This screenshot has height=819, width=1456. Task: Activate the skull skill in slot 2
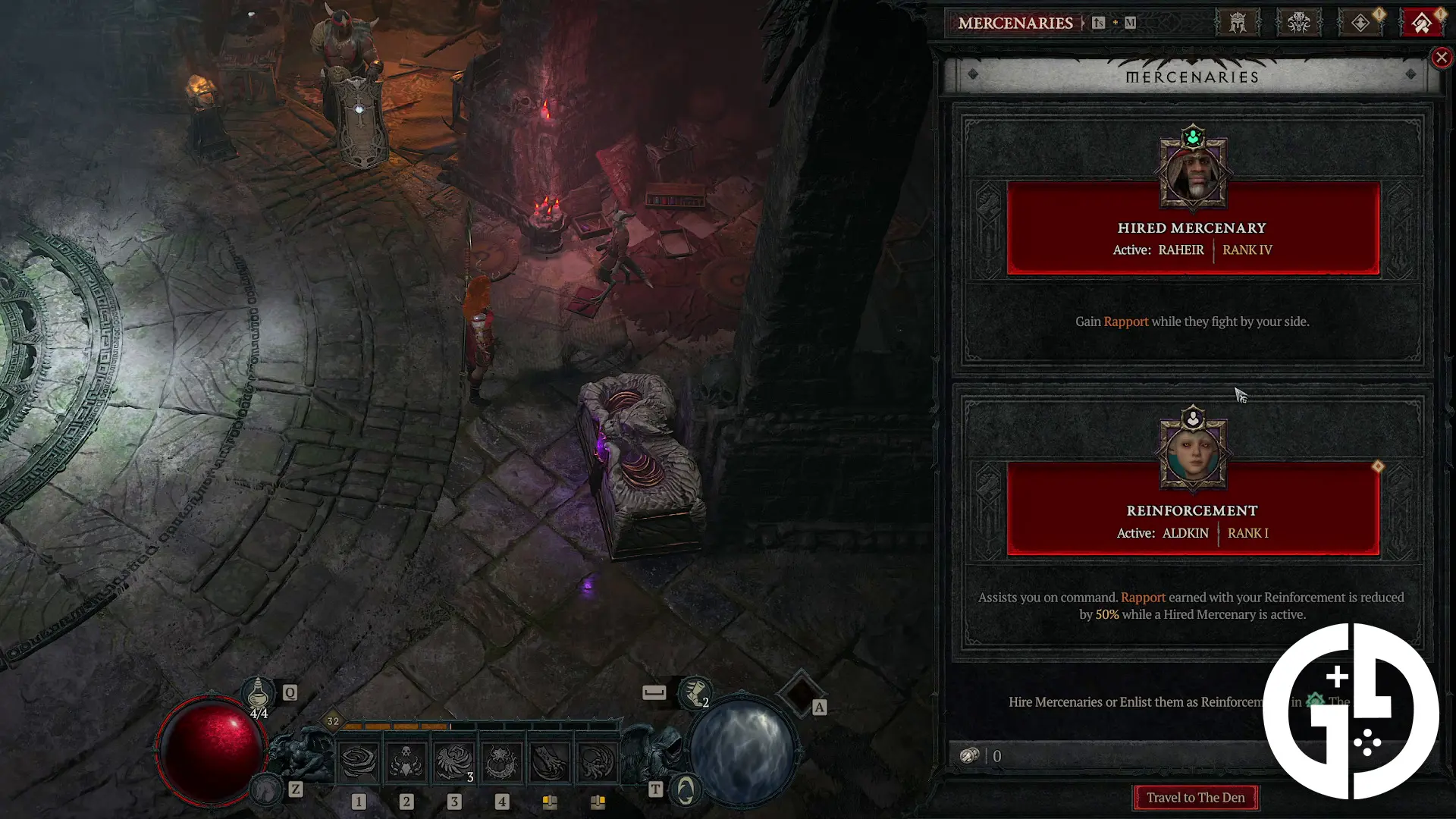click(406, 761)
